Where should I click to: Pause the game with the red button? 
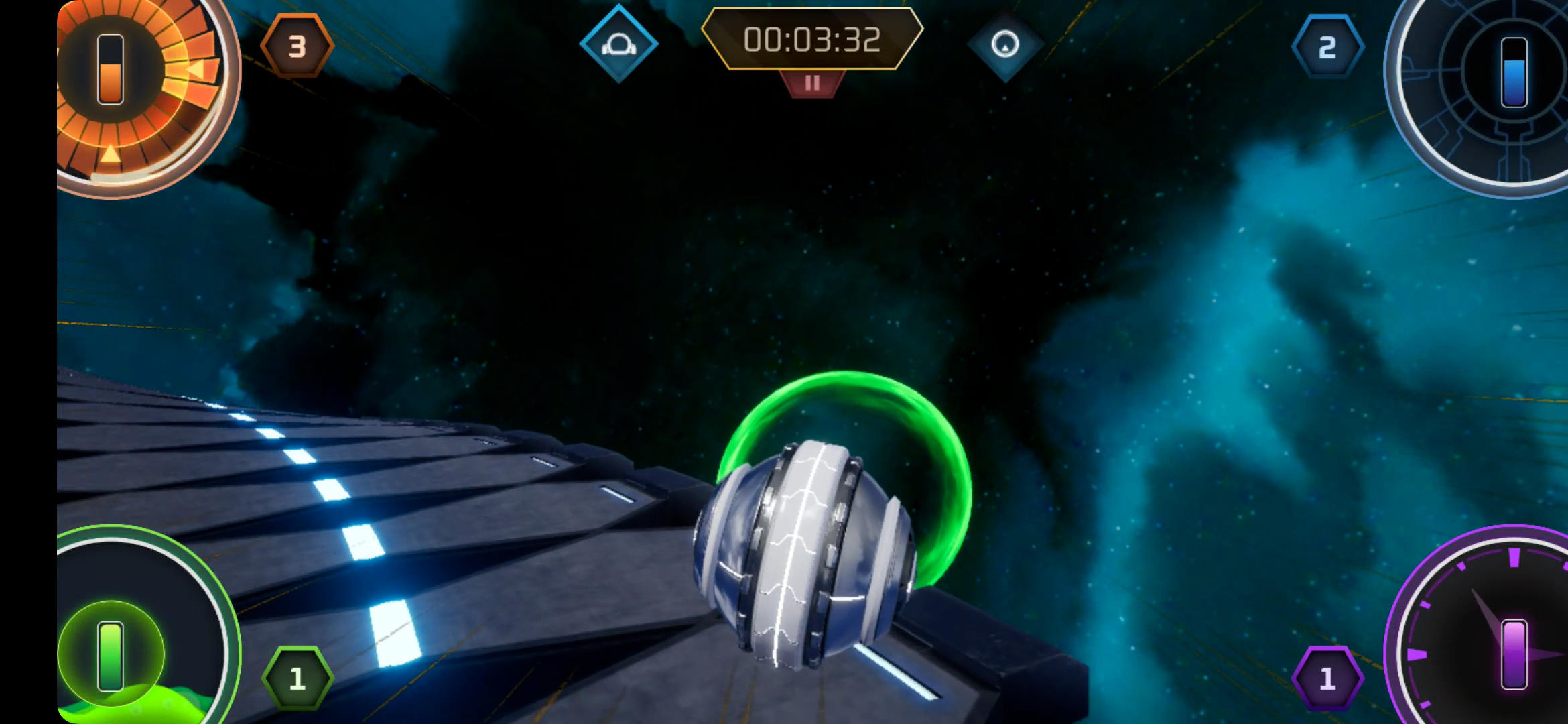[812, 84]
